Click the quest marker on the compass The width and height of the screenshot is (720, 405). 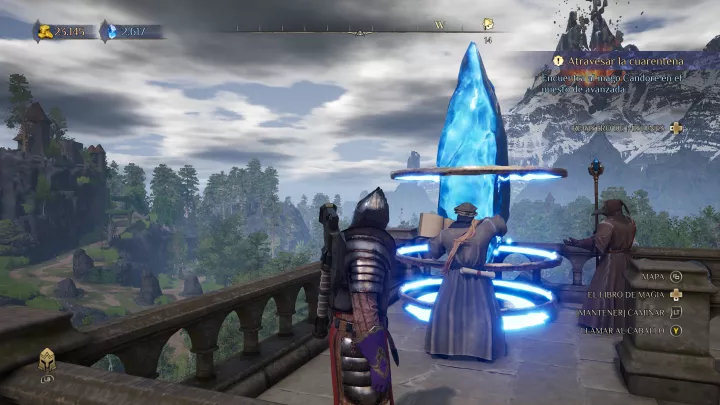488,24
